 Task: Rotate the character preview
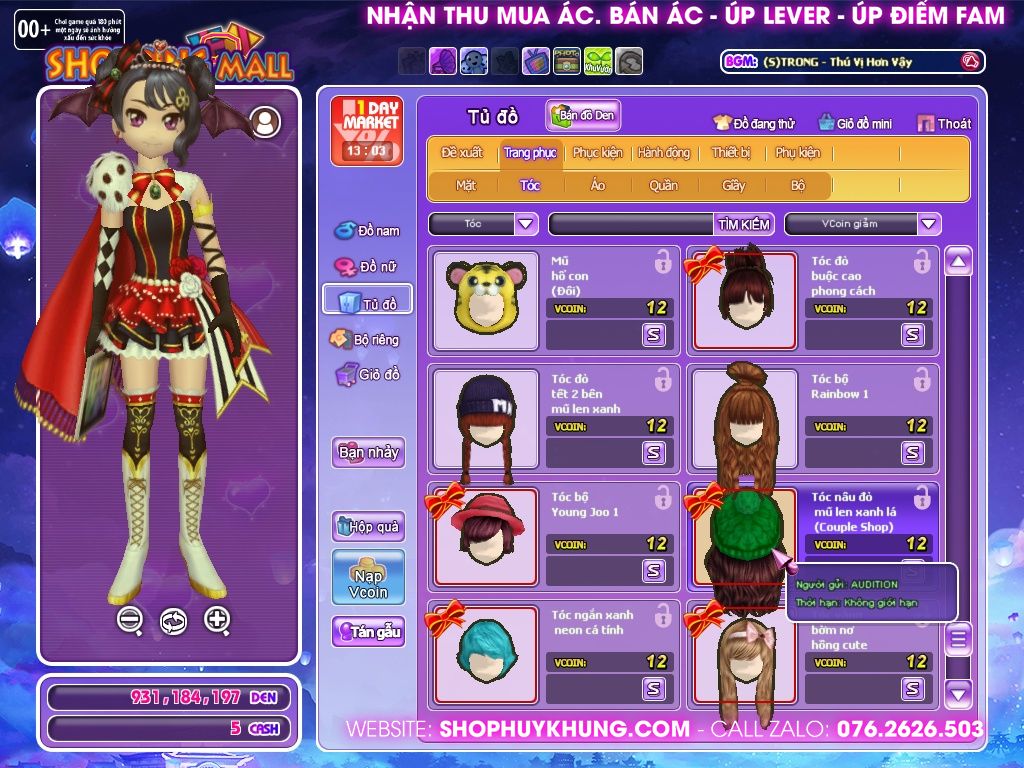[x=173, y=621]
